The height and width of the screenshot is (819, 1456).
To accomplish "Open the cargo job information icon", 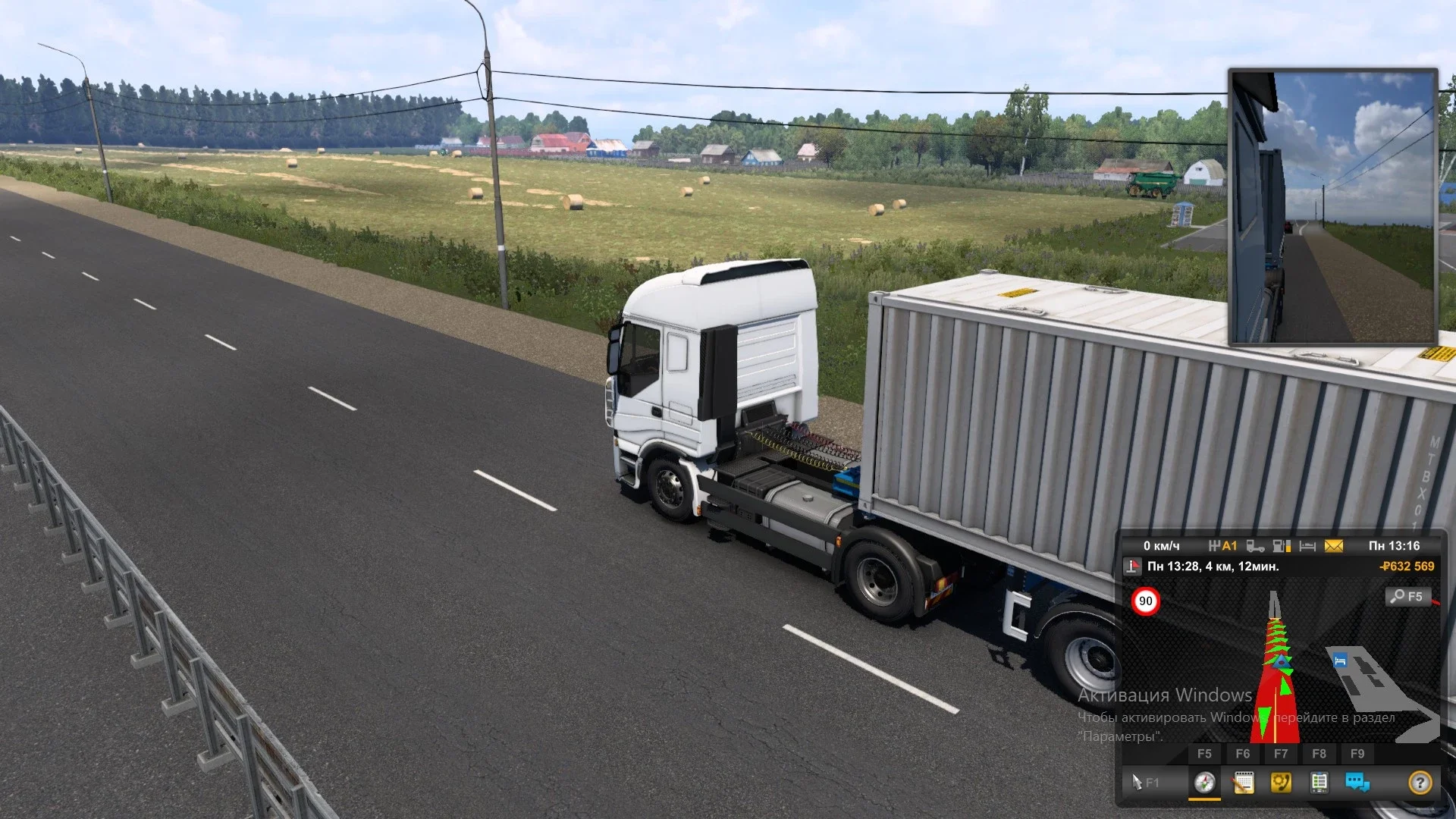I will click(x=1319, y=782).
